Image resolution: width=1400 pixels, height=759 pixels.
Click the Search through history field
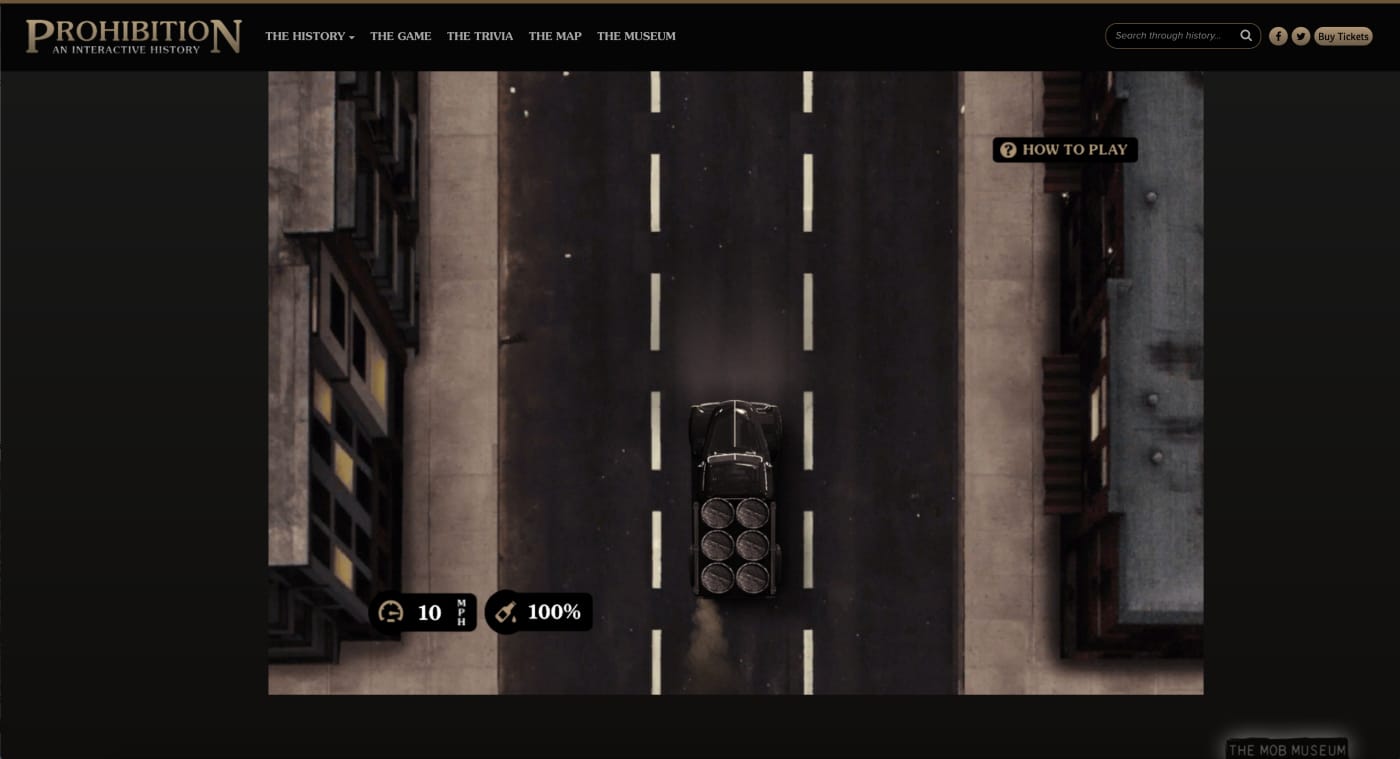(x=1170, y=36)
